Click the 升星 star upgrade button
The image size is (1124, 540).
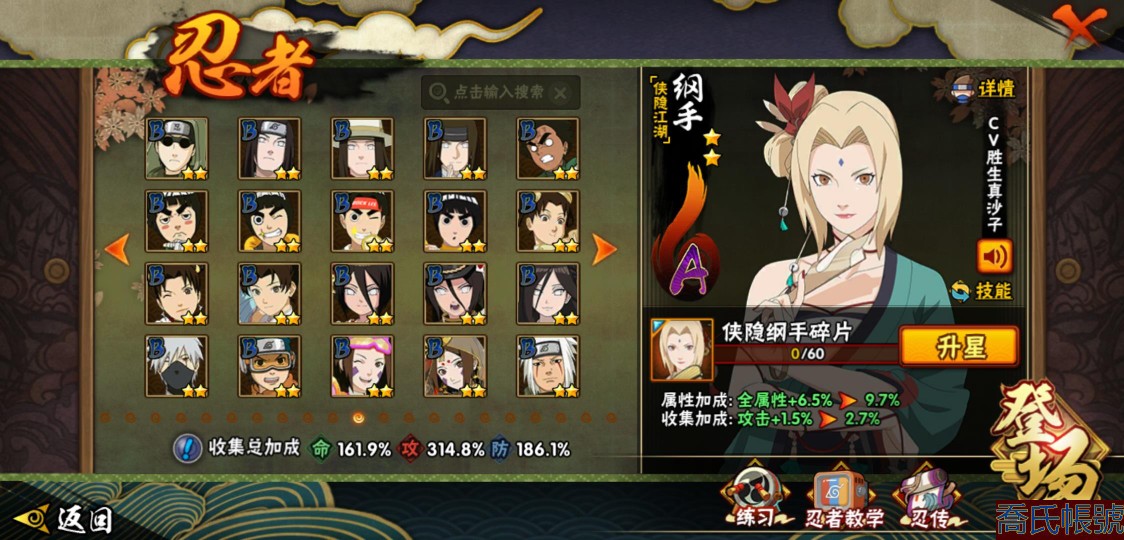point(959,346)
